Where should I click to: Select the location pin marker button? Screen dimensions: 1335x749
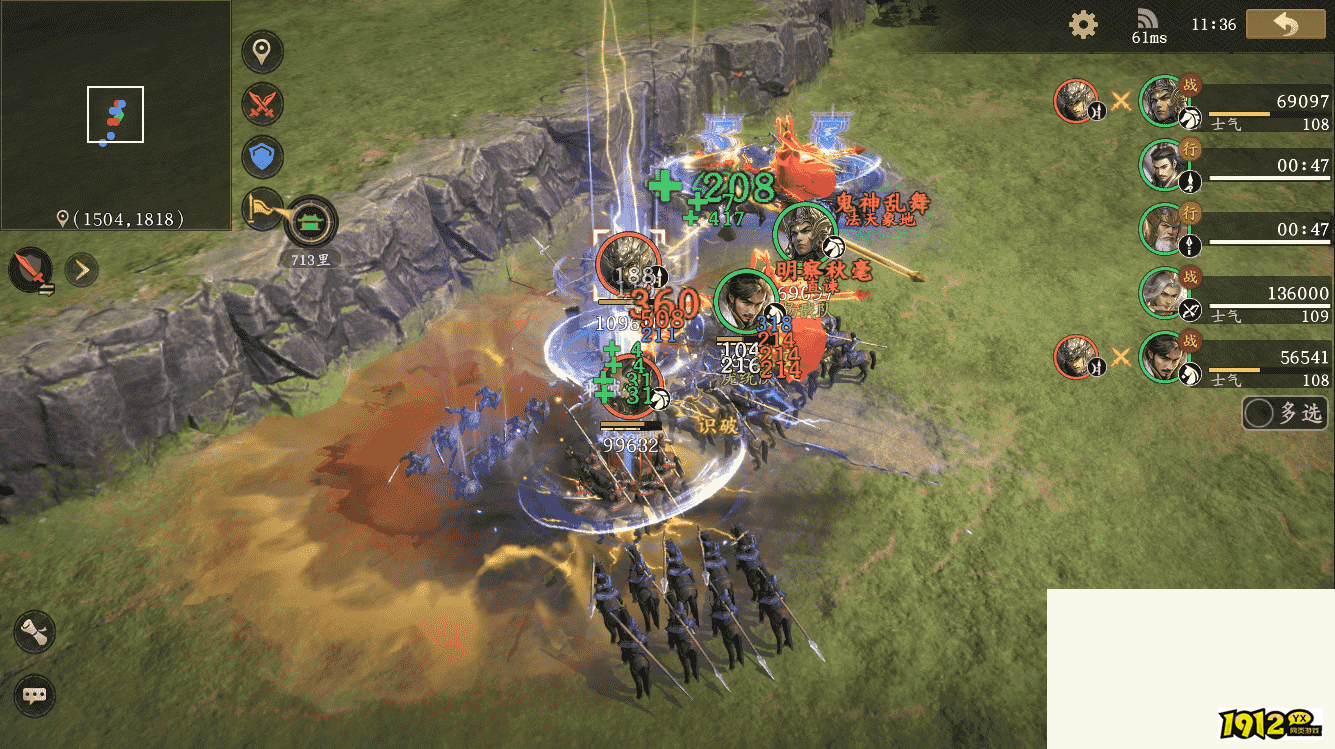[x=262, y=52]
